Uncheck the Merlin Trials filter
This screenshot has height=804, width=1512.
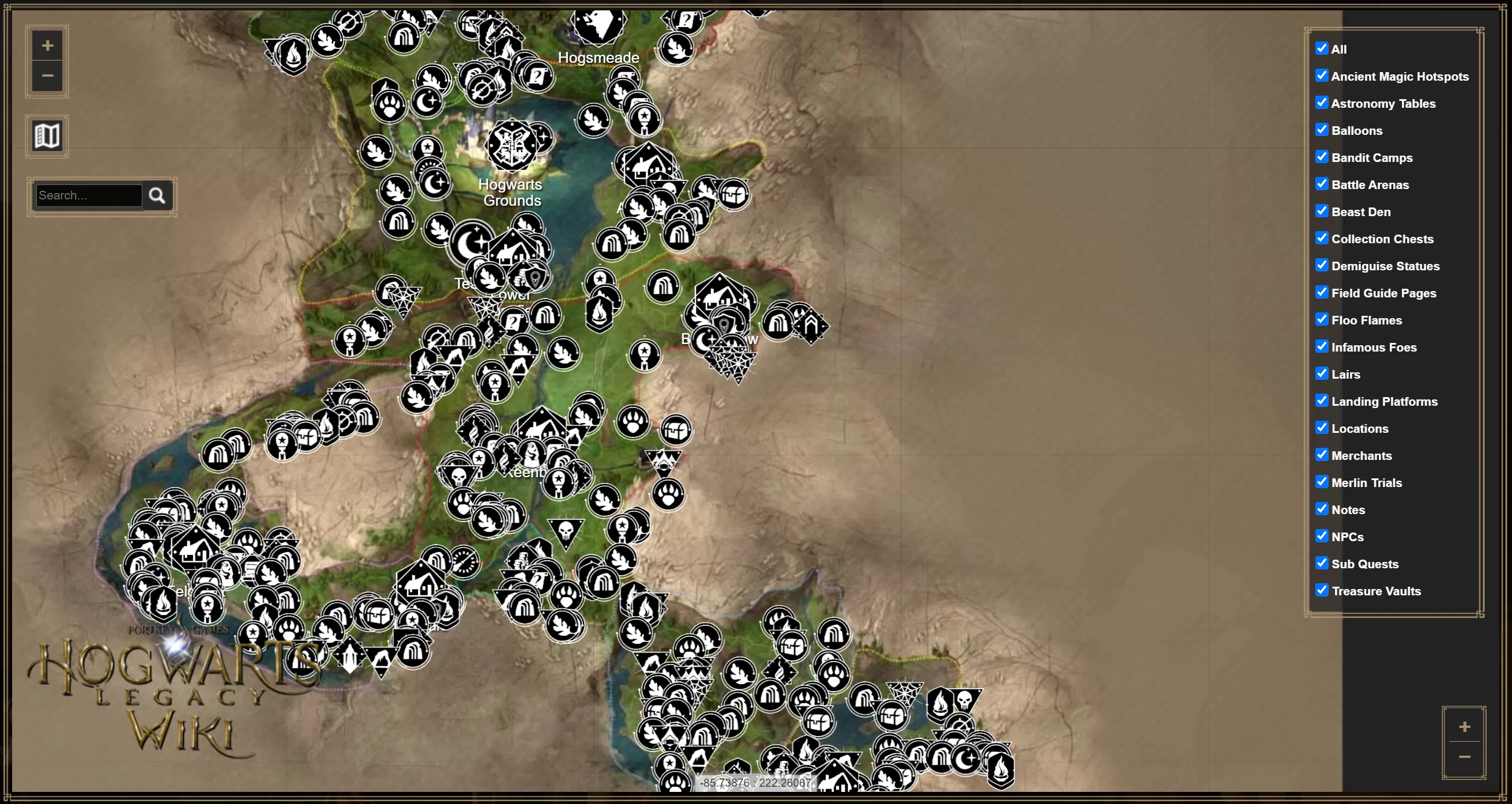click(x=1322, y=481)
